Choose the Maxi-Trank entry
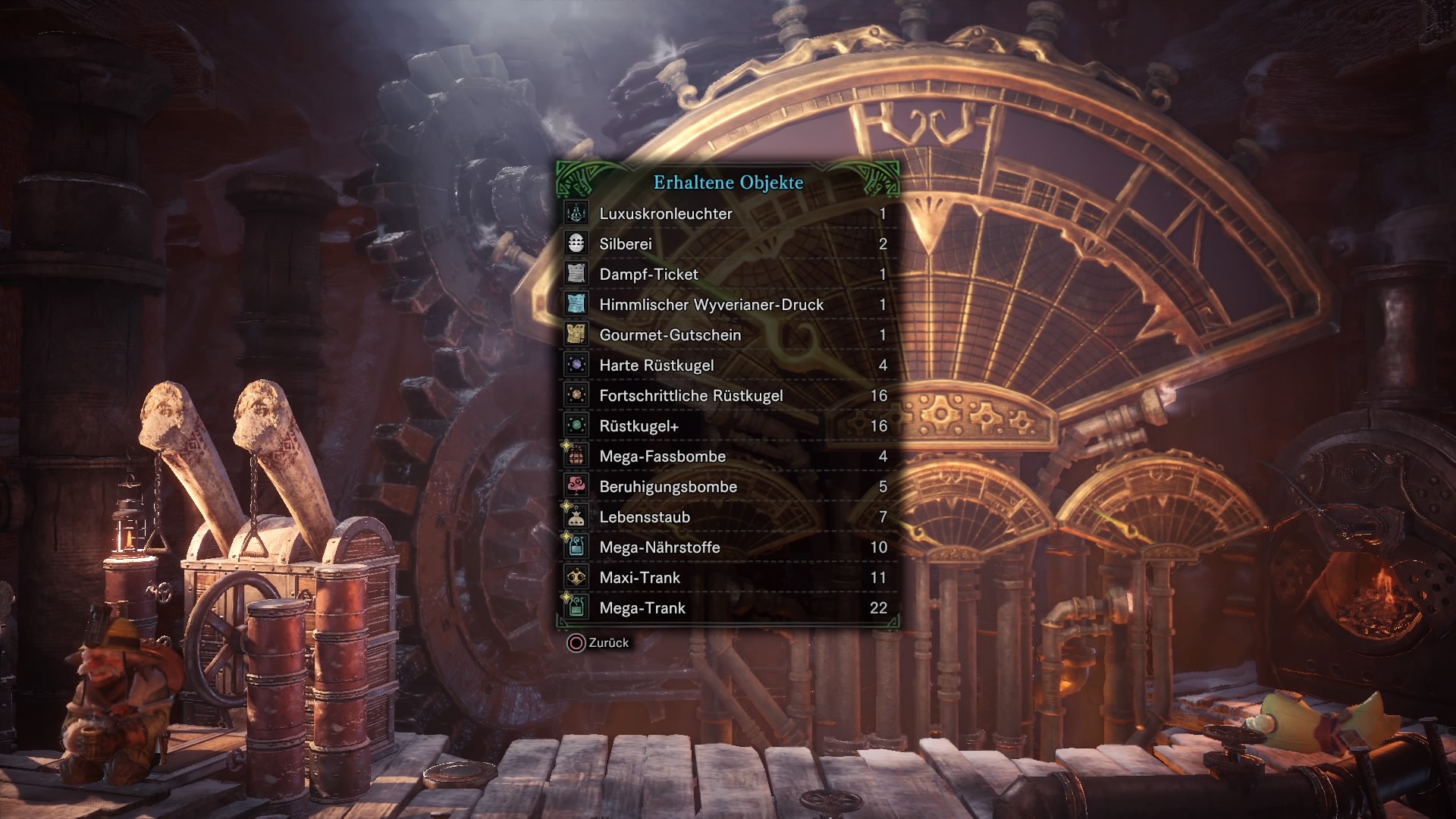 [x=728, y=578]
